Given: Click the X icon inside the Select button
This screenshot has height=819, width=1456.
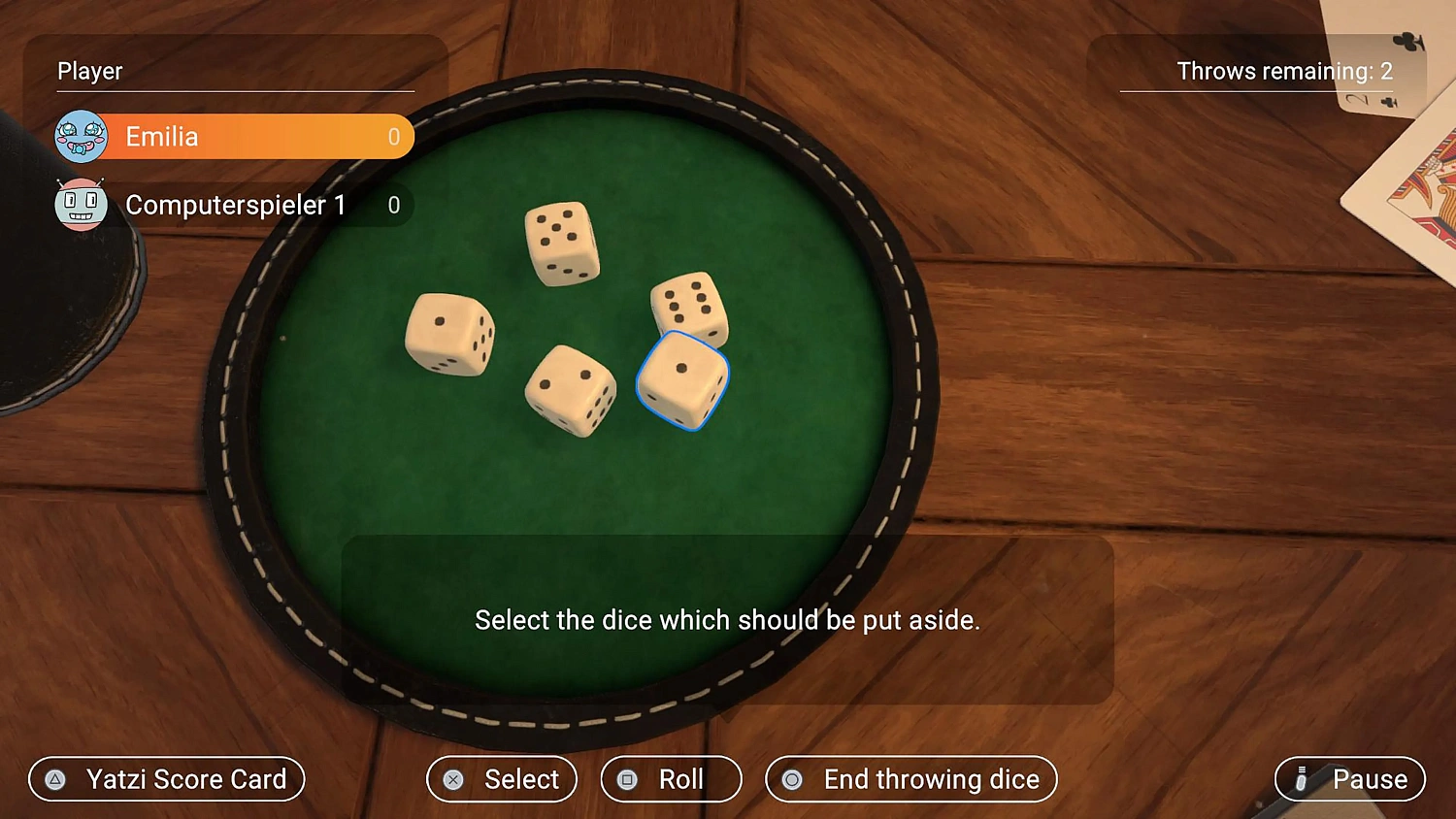Looking at the screenshot, I should coord(453,779).
